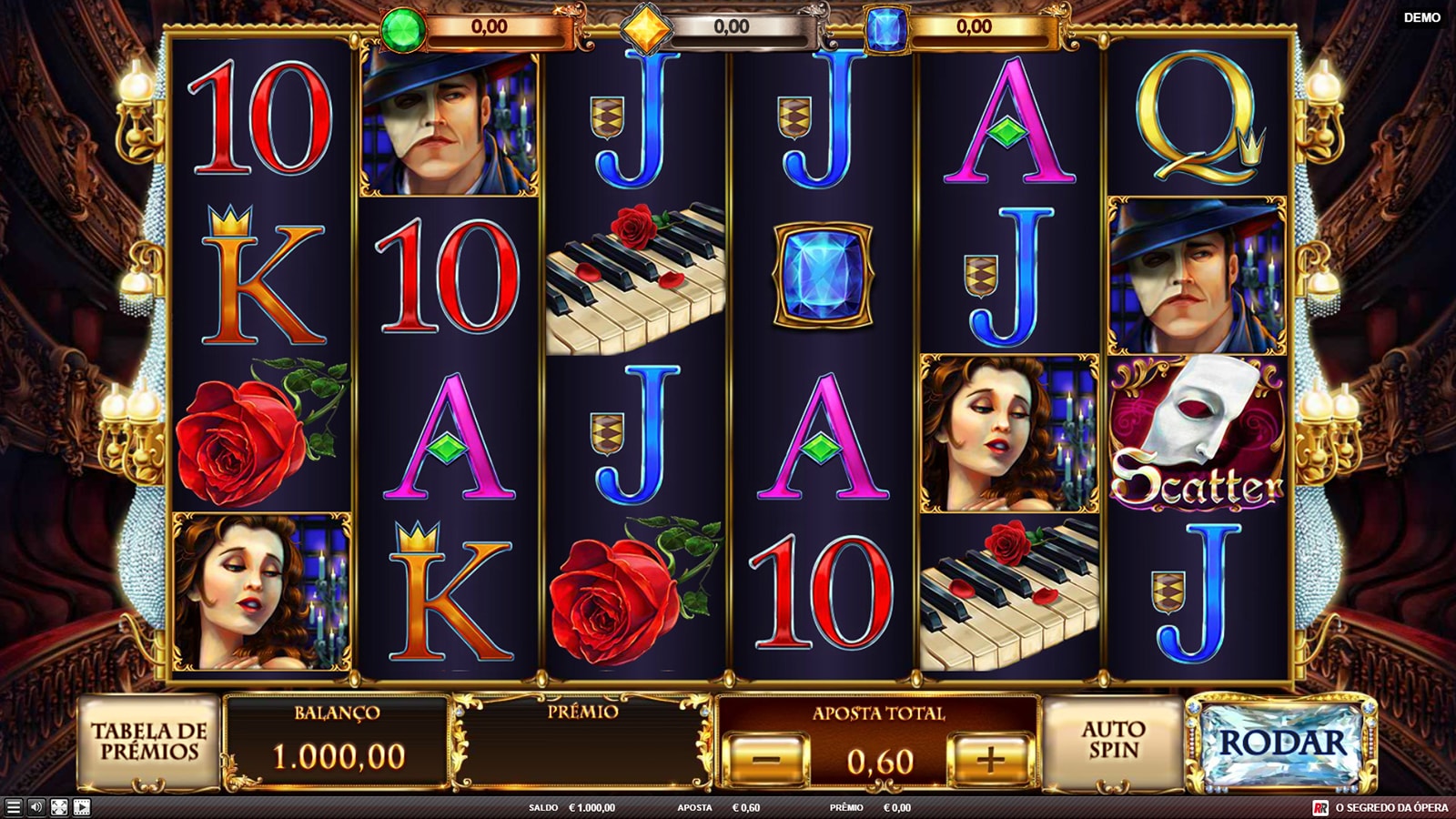Viewport: 1456px width, 819px height.
Task: Open the Tabela de Prémios paytable
Action: pyautogui.click(x=148, y=742)
